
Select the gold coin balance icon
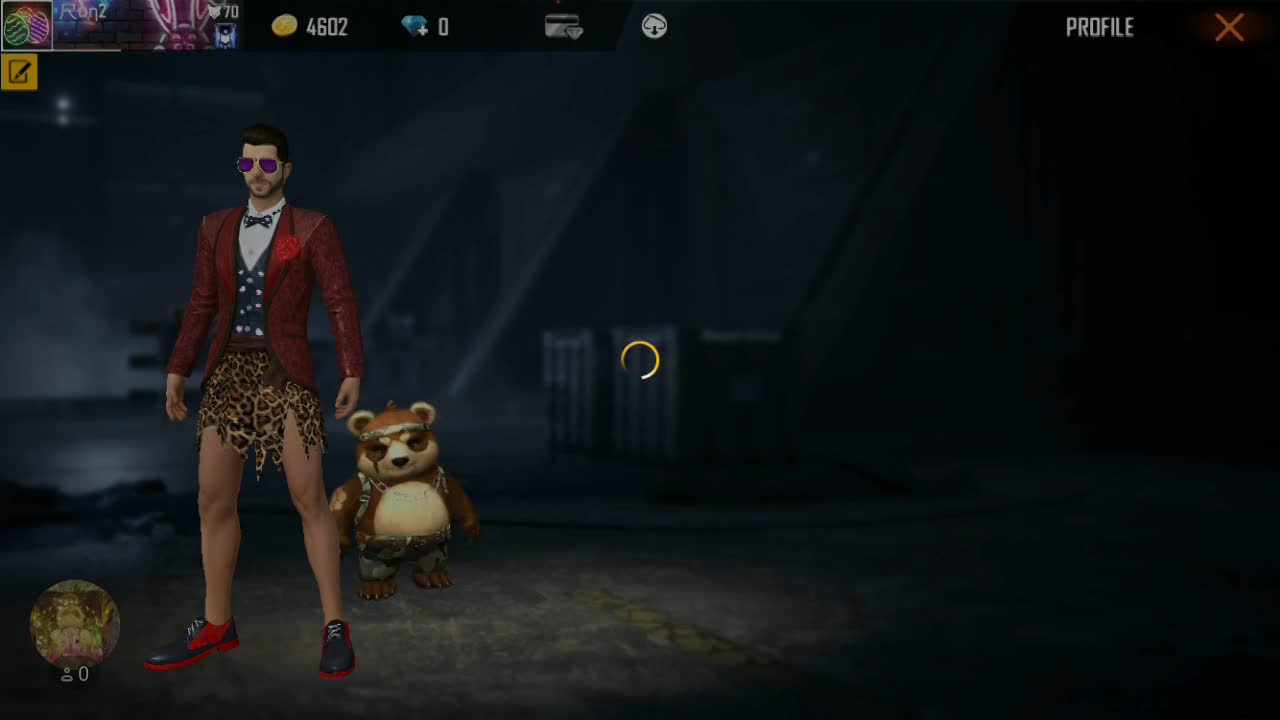coord(285,27)
